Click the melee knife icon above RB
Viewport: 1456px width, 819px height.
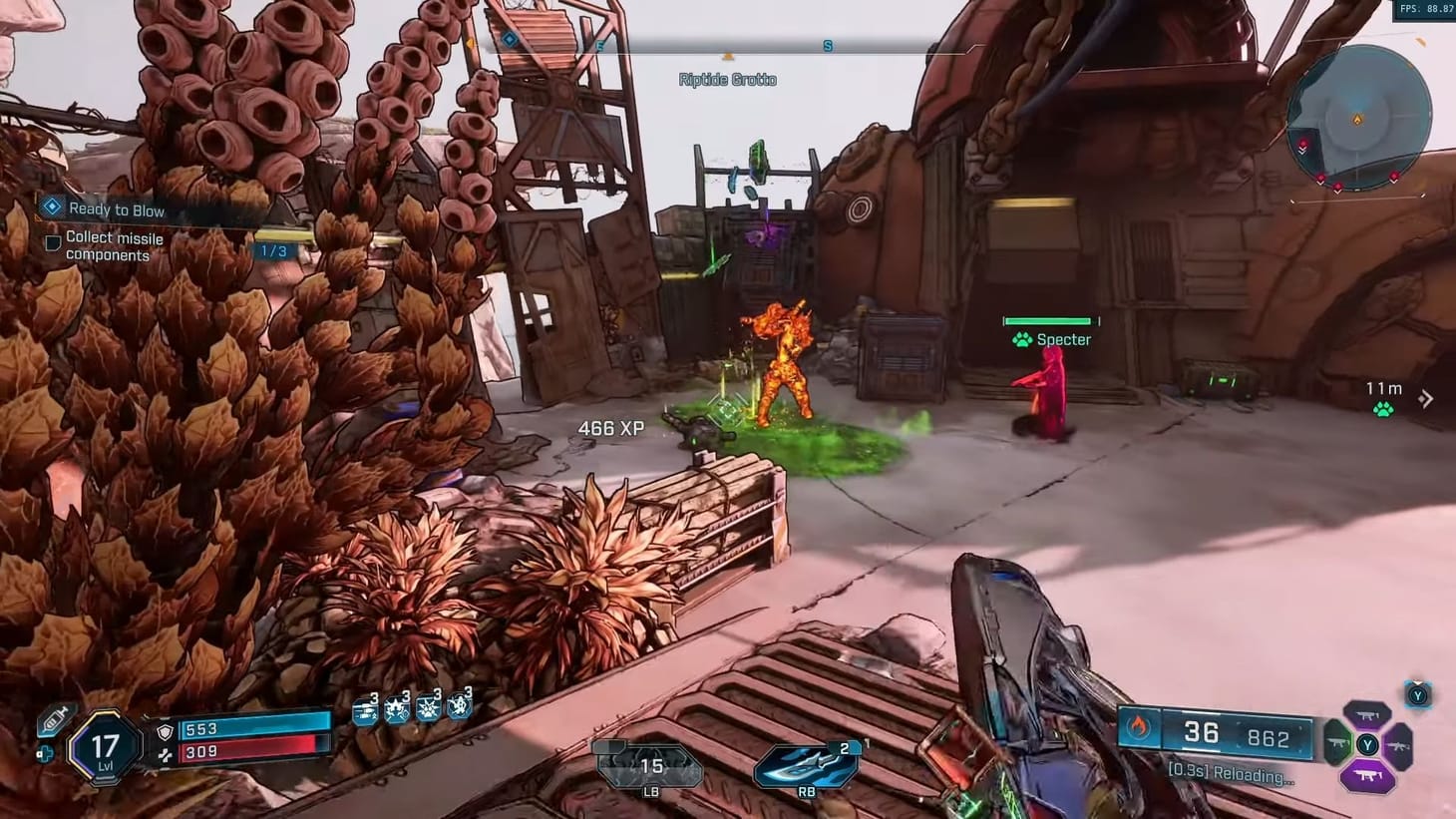point(805,766)
